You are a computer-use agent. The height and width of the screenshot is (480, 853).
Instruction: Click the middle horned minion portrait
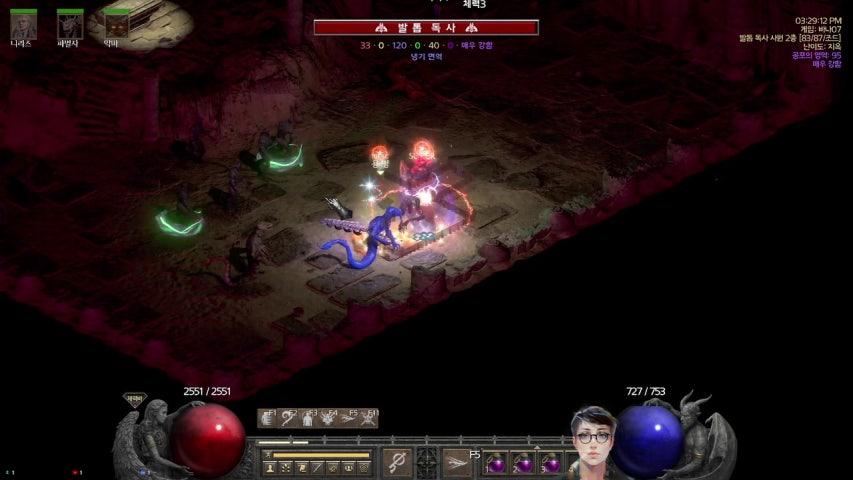click(x=70, y=24)
